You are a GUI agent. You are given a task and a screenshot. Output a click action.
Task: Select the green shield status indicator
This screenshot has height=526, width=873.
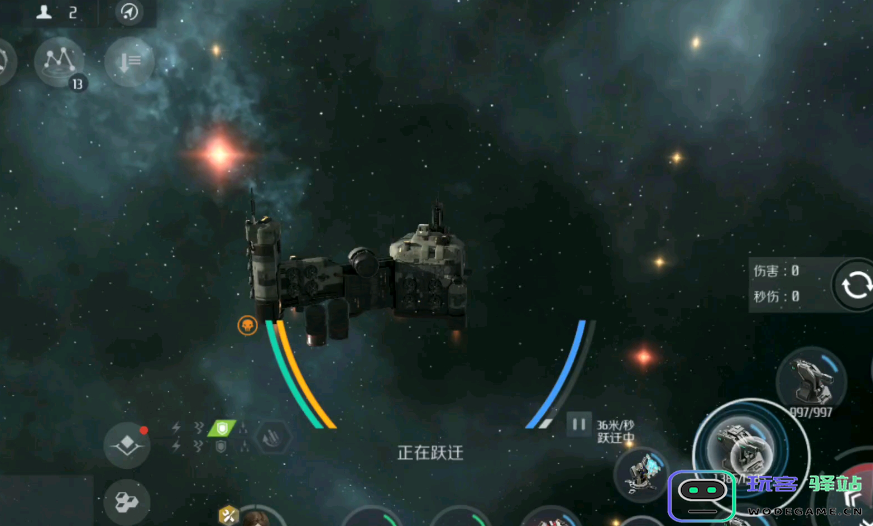click(x=222, y=427)
